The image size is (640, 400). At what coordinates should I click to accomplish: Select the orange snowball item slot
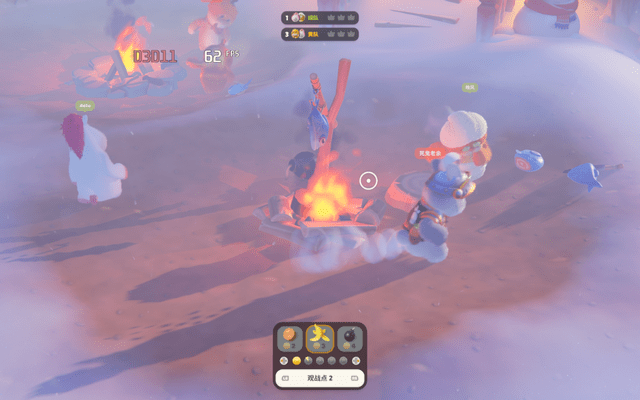pyautogui.click(x=291, y=338)
